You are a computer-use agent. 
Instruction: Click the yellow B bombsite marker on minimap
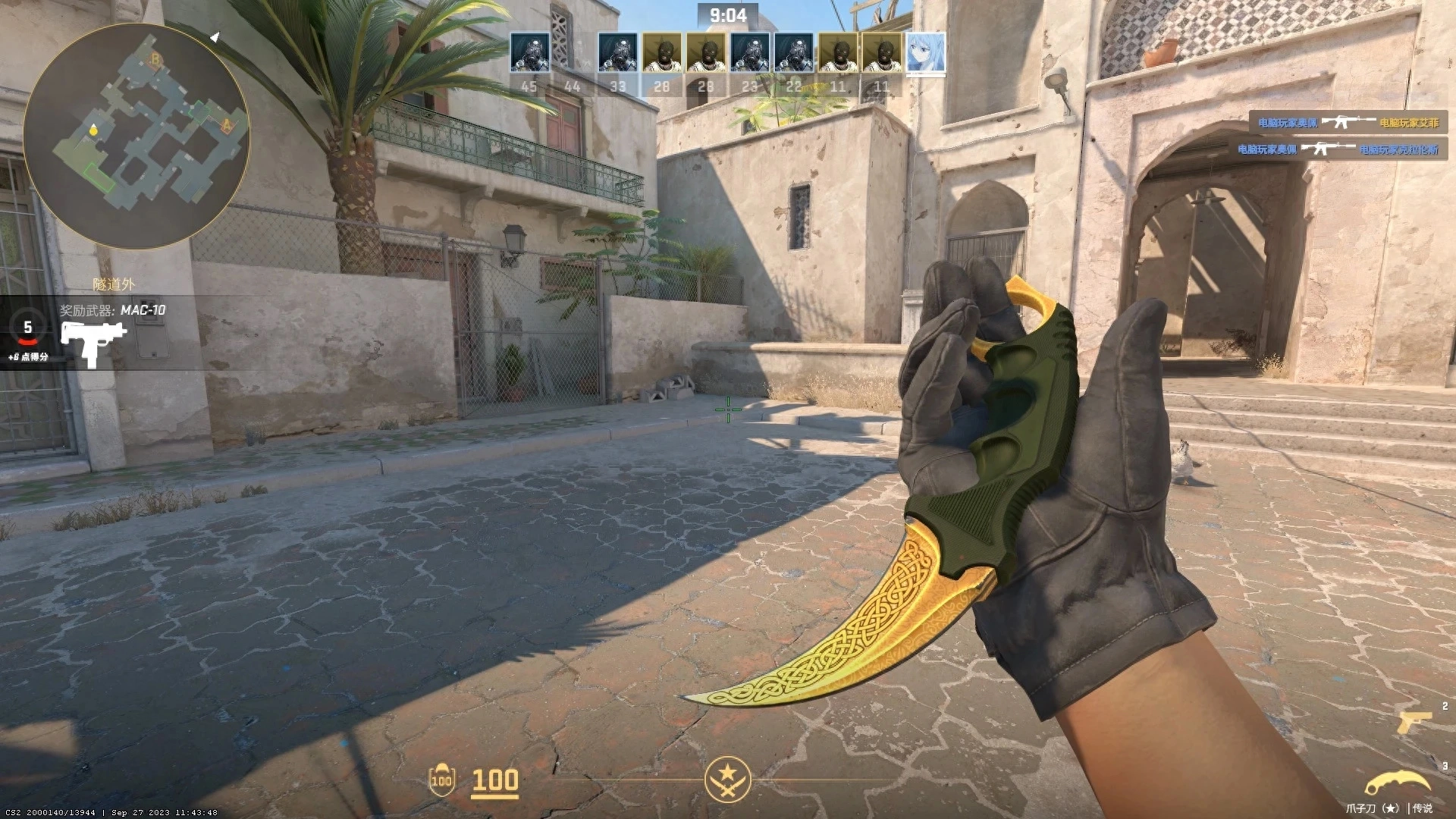(x=155, y=59)
